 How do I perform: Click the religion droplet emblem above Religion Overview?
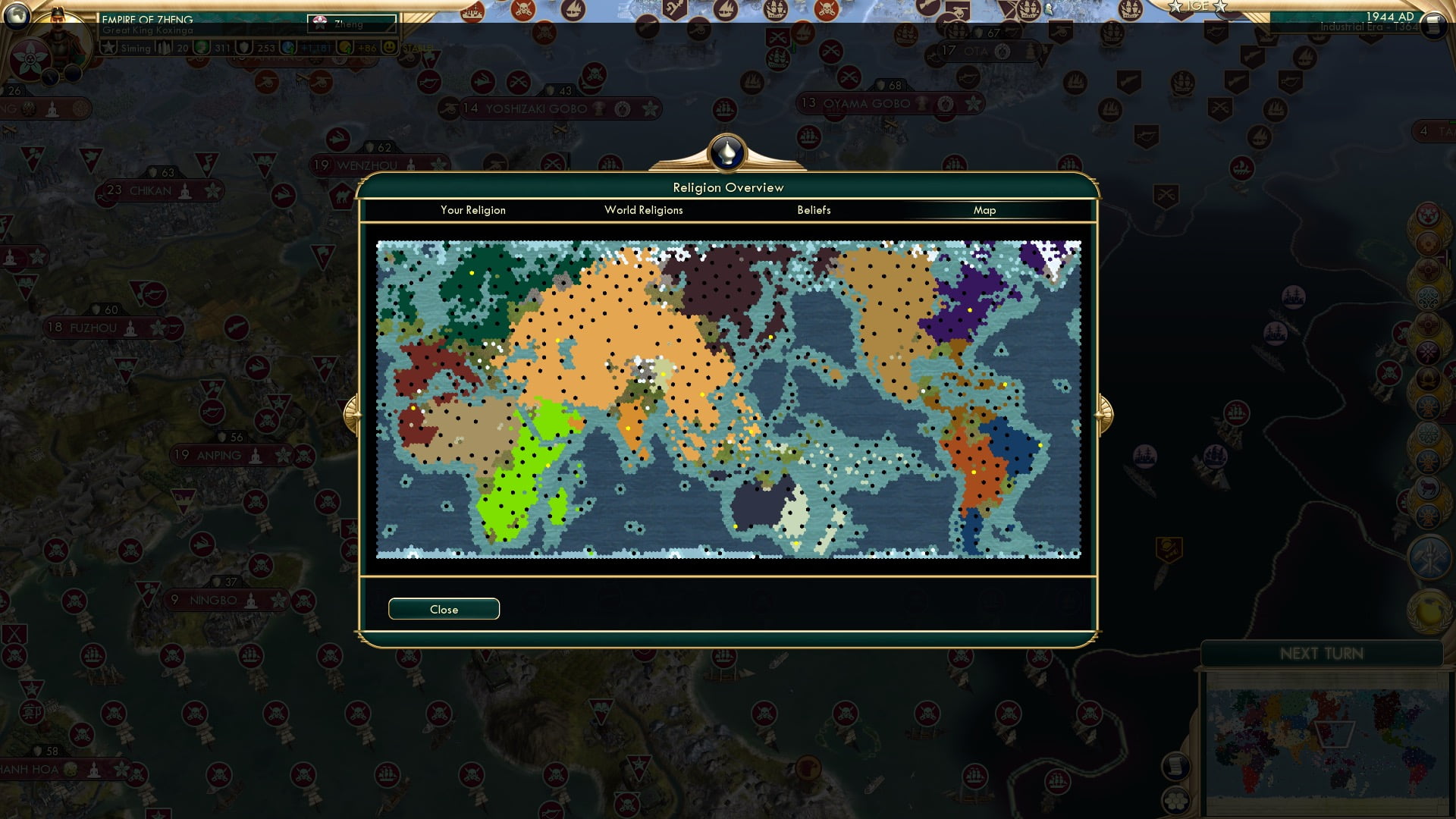tap(726, 152)
